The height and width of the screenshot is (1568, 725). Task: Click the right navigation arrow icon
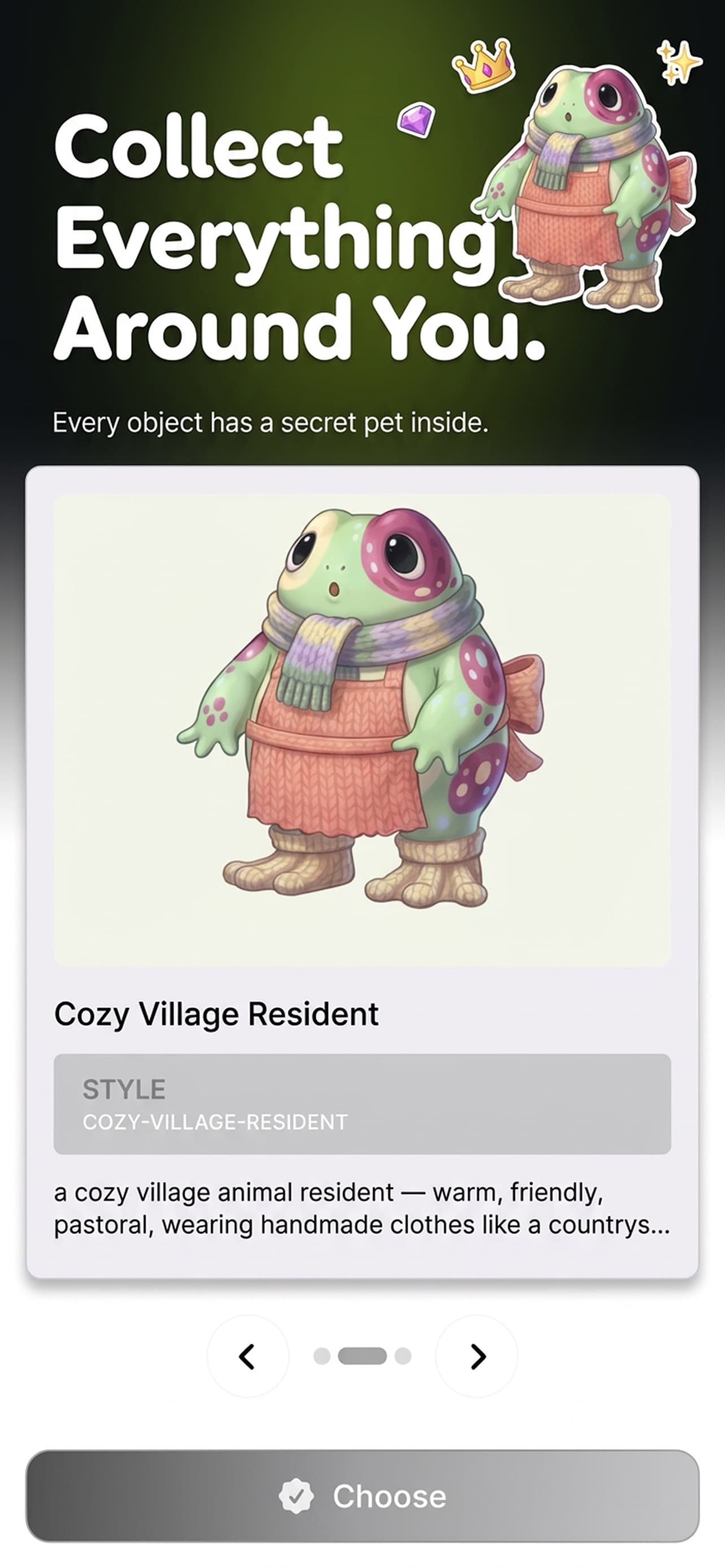(478, 1357)
